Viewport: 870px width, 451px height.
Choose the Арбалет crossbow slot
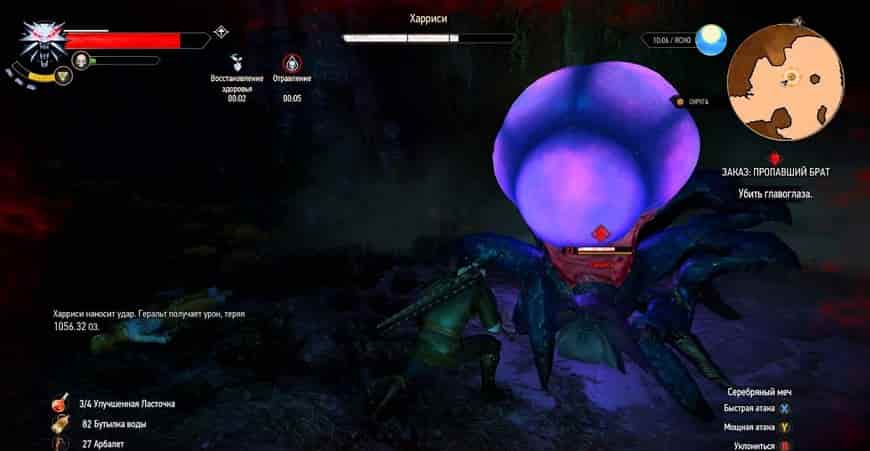coord(61,443)
